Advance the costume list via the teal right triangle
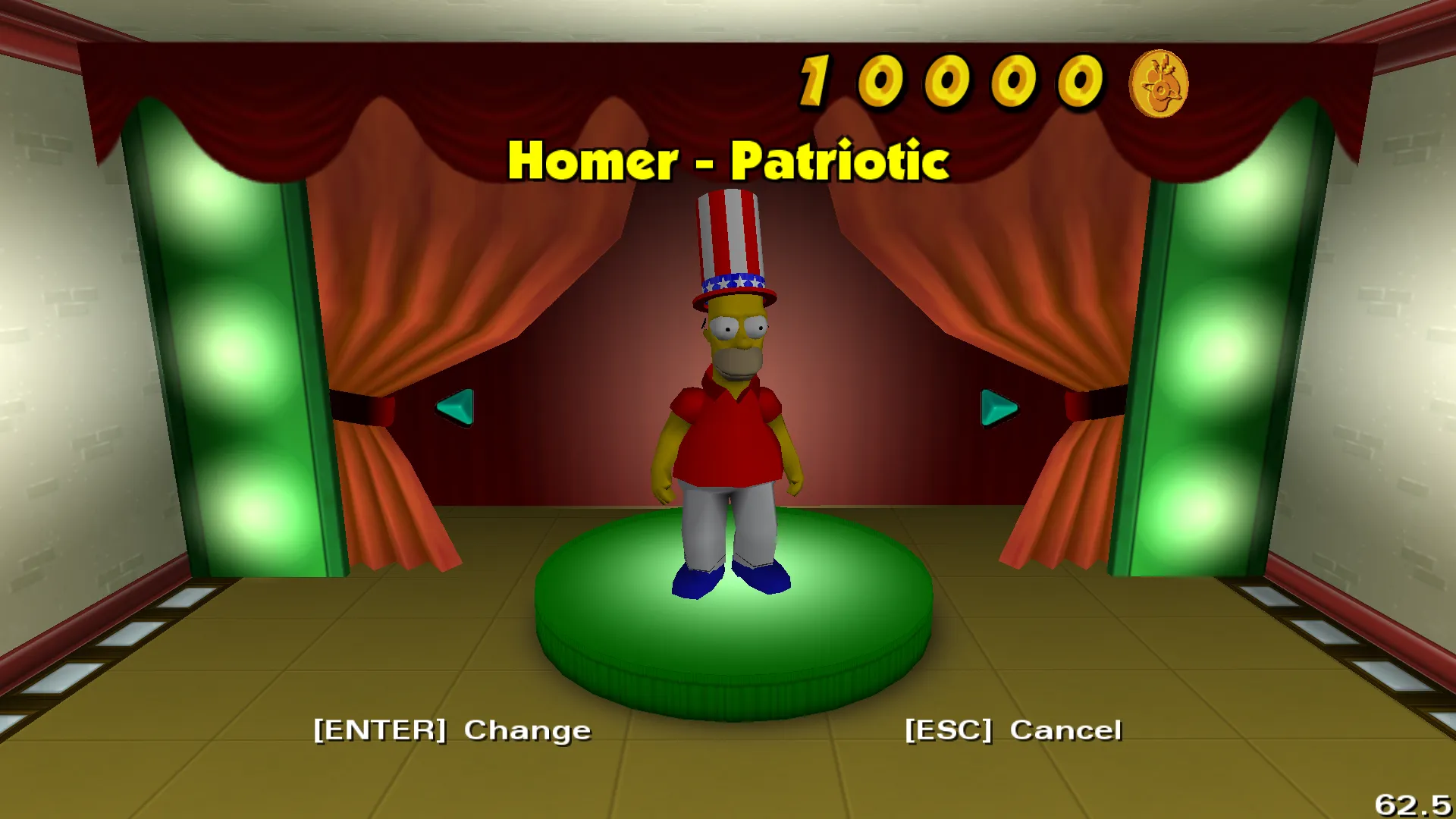 point(999,408)
